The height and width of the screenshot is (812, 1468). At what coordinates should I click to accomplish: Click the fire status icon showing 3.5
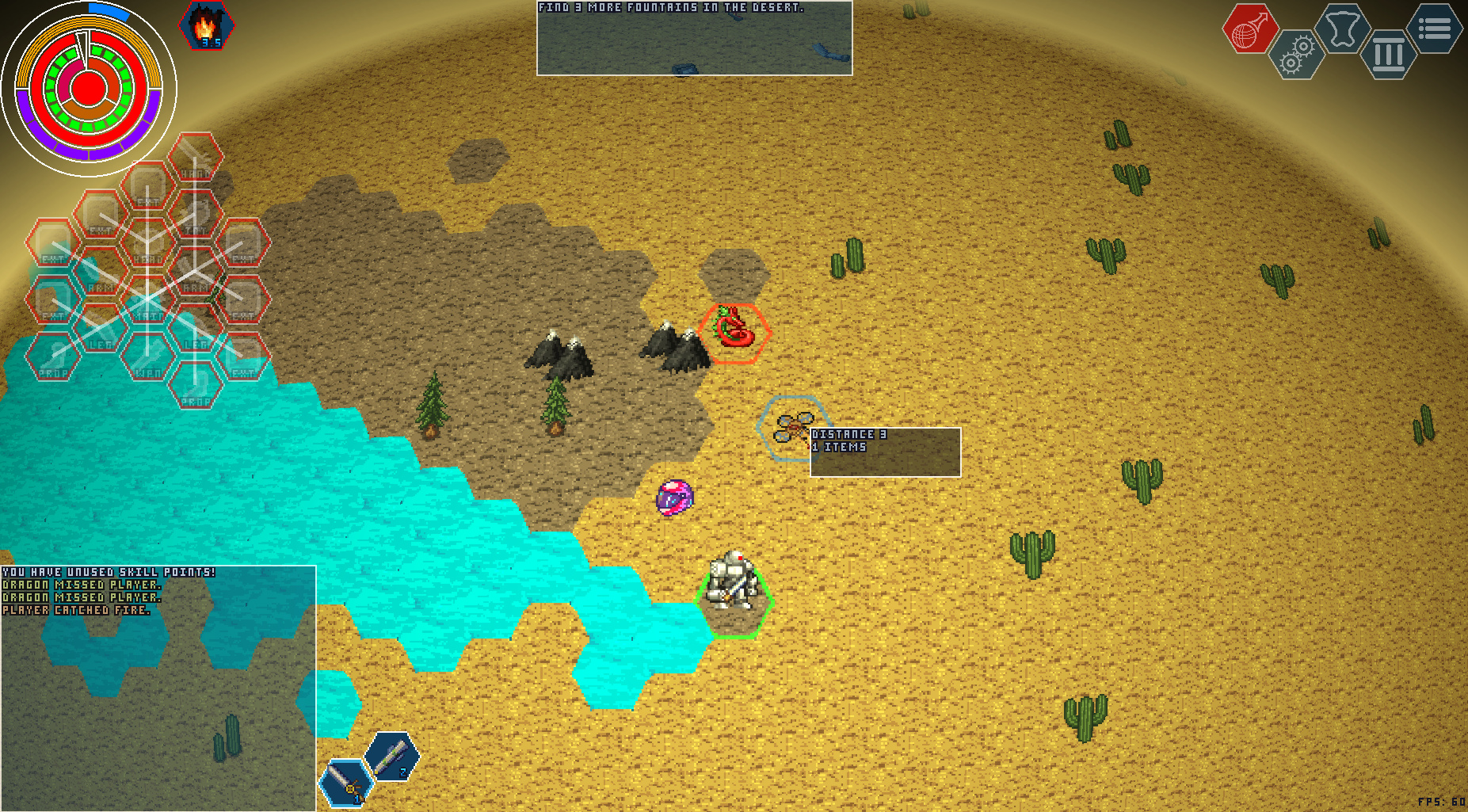click(x=204, y=24)
